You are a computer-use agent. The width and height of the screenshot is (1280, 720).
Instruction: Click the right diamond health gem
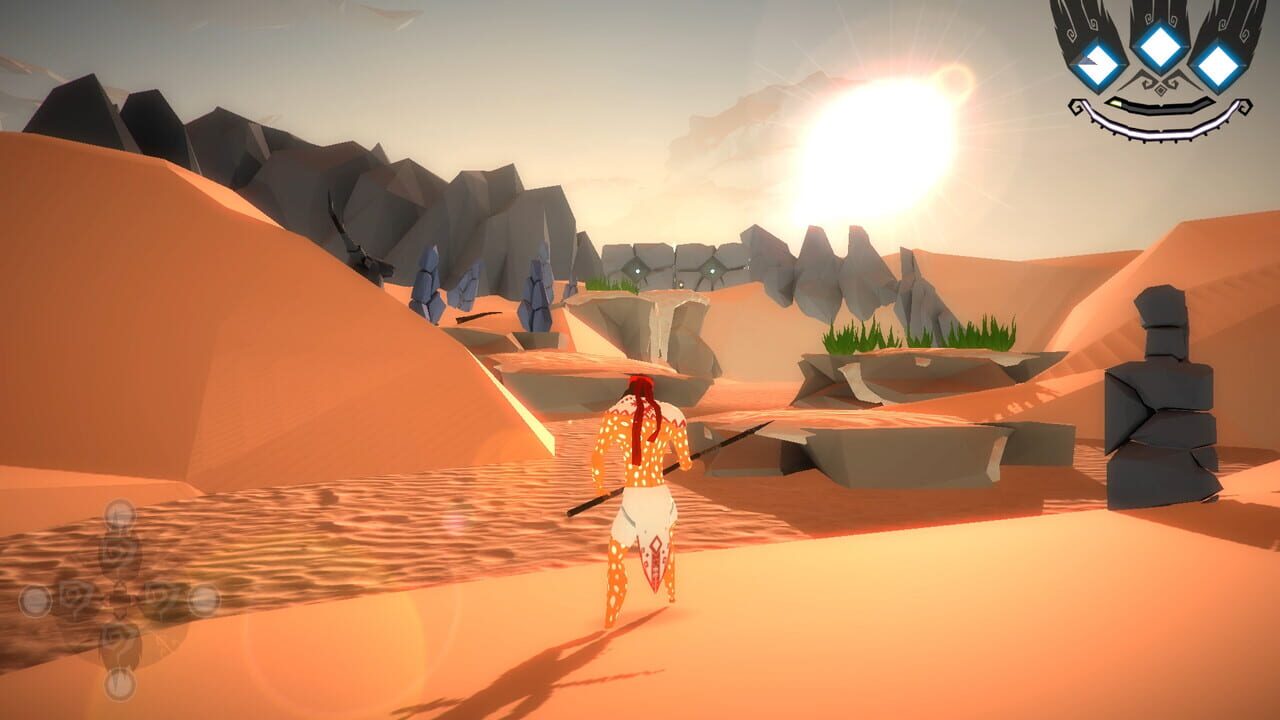point(1218,68)
